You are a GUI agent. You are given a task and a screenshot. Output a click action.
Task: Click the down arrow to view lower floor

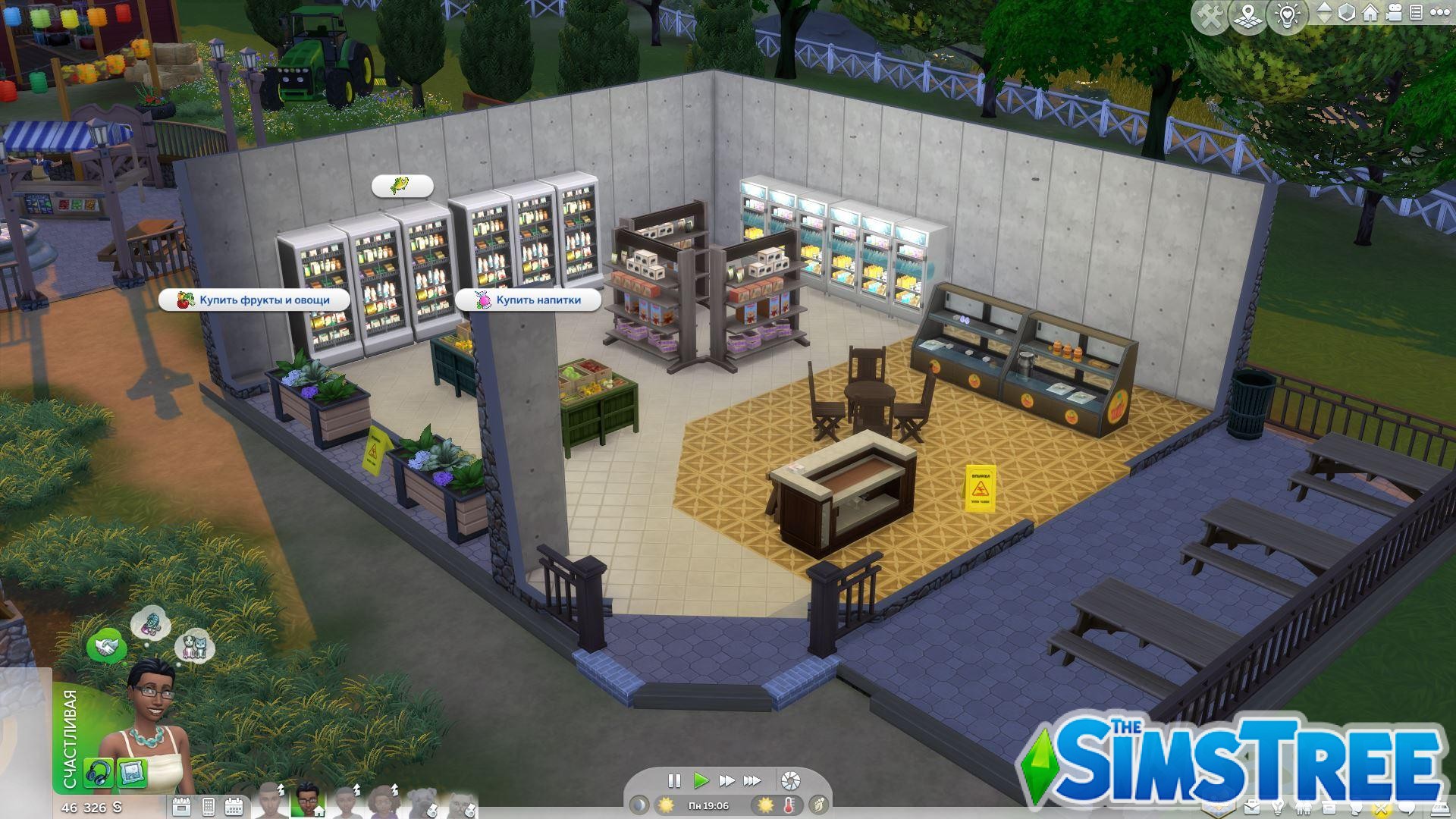(x=1323, y=18)
